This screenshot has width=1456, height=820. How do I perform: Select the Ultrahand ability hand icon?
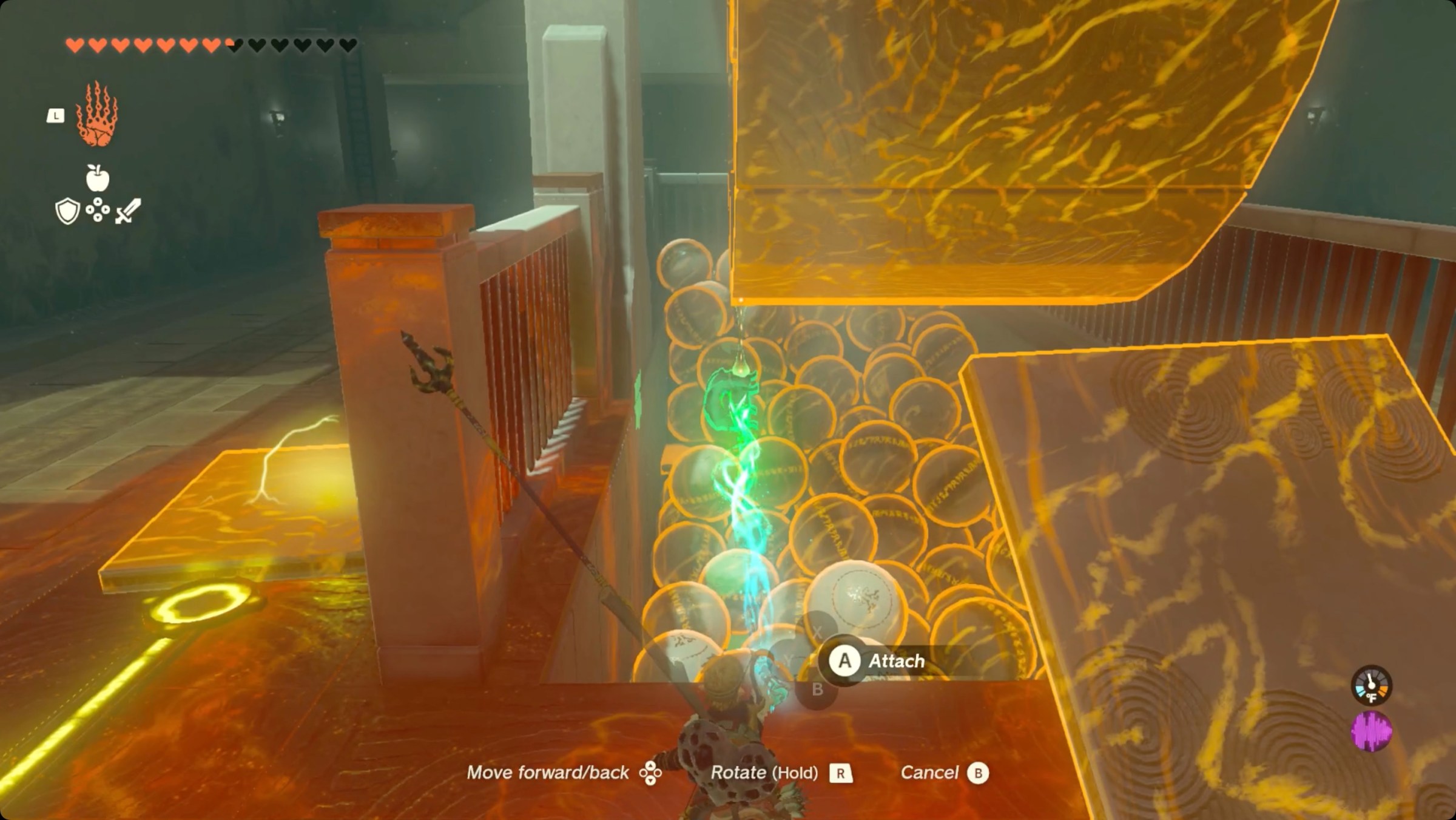pyautogui.click(x=96, y=114)
